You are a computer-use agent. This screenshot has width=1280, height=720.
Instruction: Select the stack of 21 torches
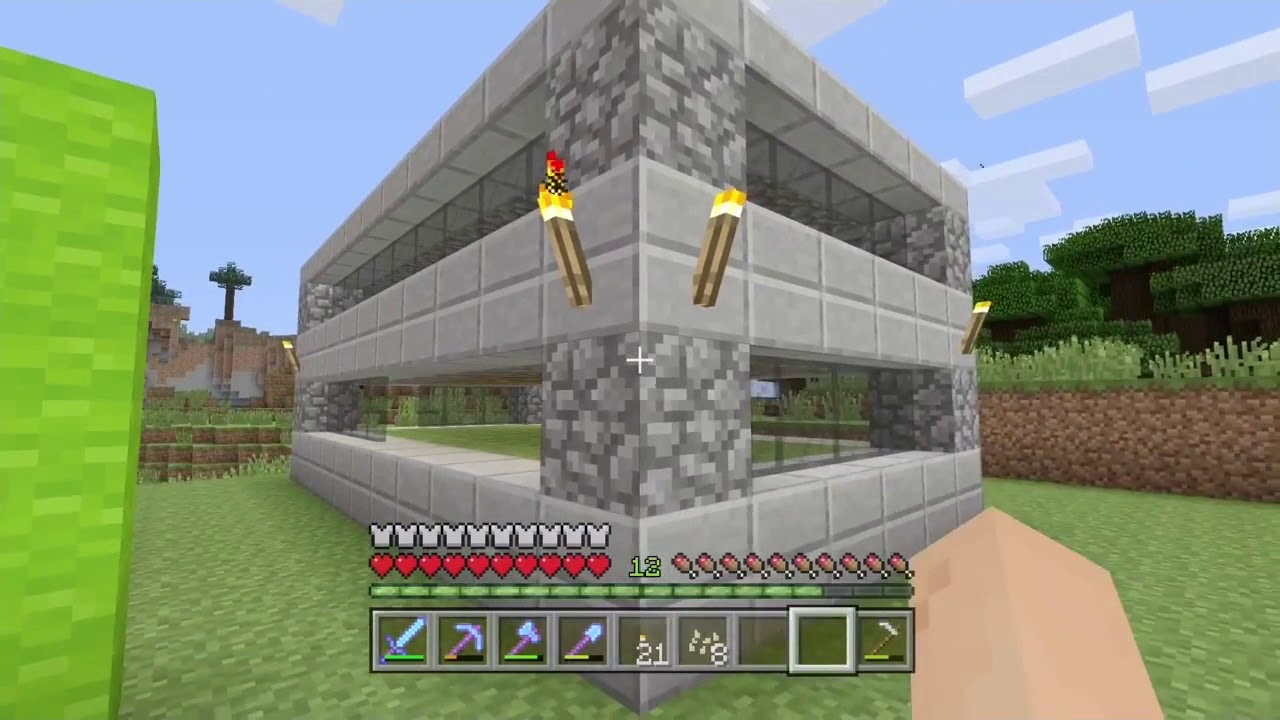644,642
